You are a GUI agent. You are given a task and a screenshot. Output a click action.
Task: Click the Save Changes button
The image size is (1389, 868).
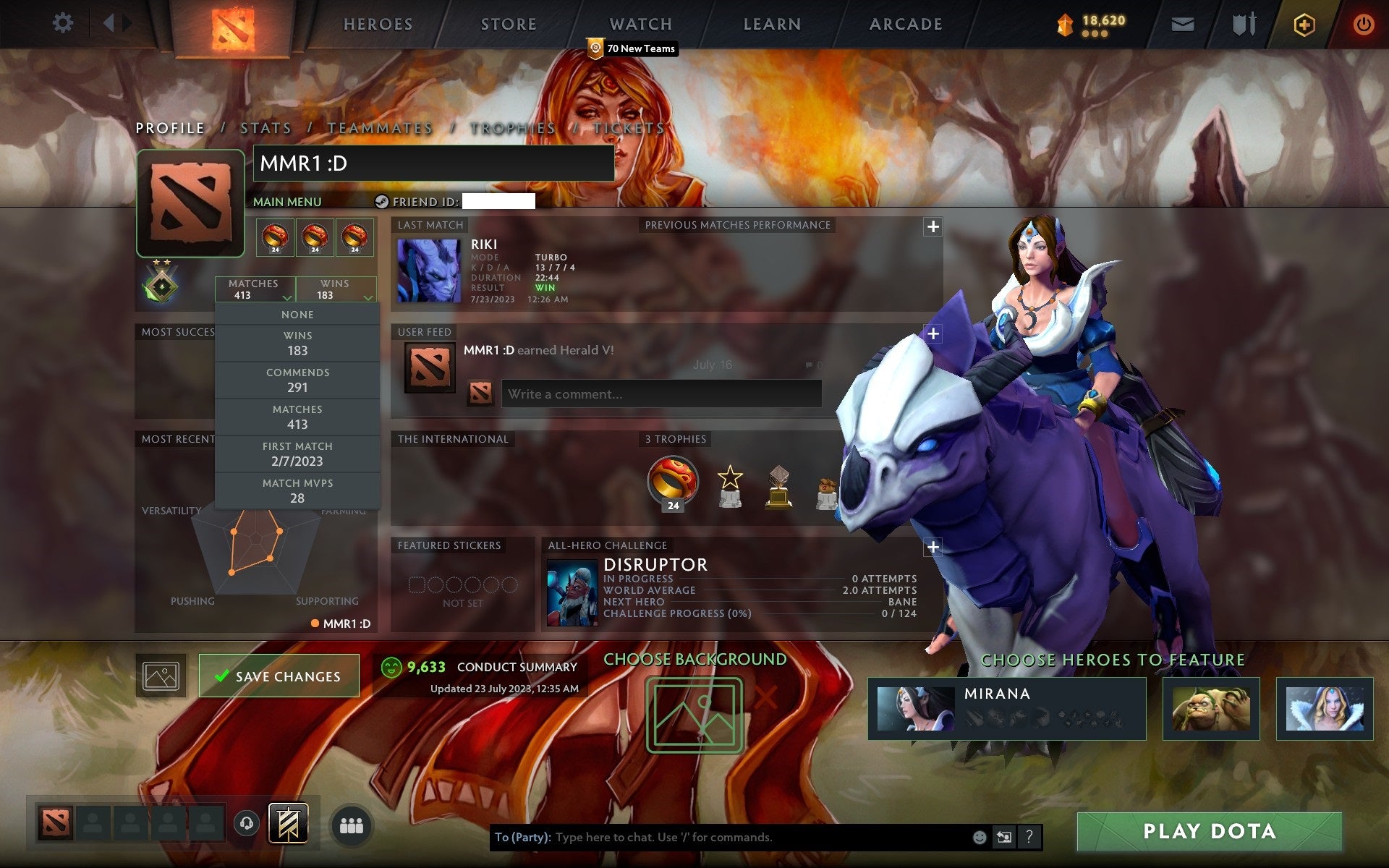pos(279,676)
